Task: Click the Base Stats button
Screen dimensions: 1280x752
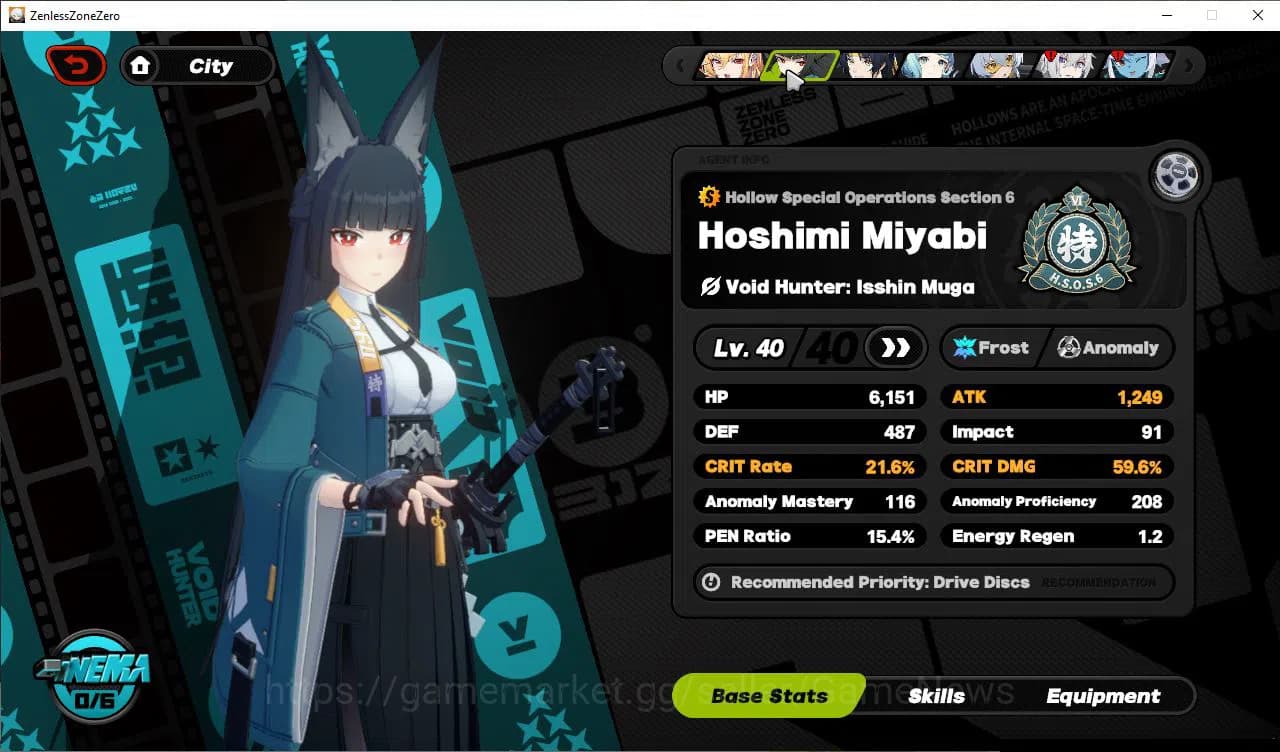Action: (x=768, y=696)
